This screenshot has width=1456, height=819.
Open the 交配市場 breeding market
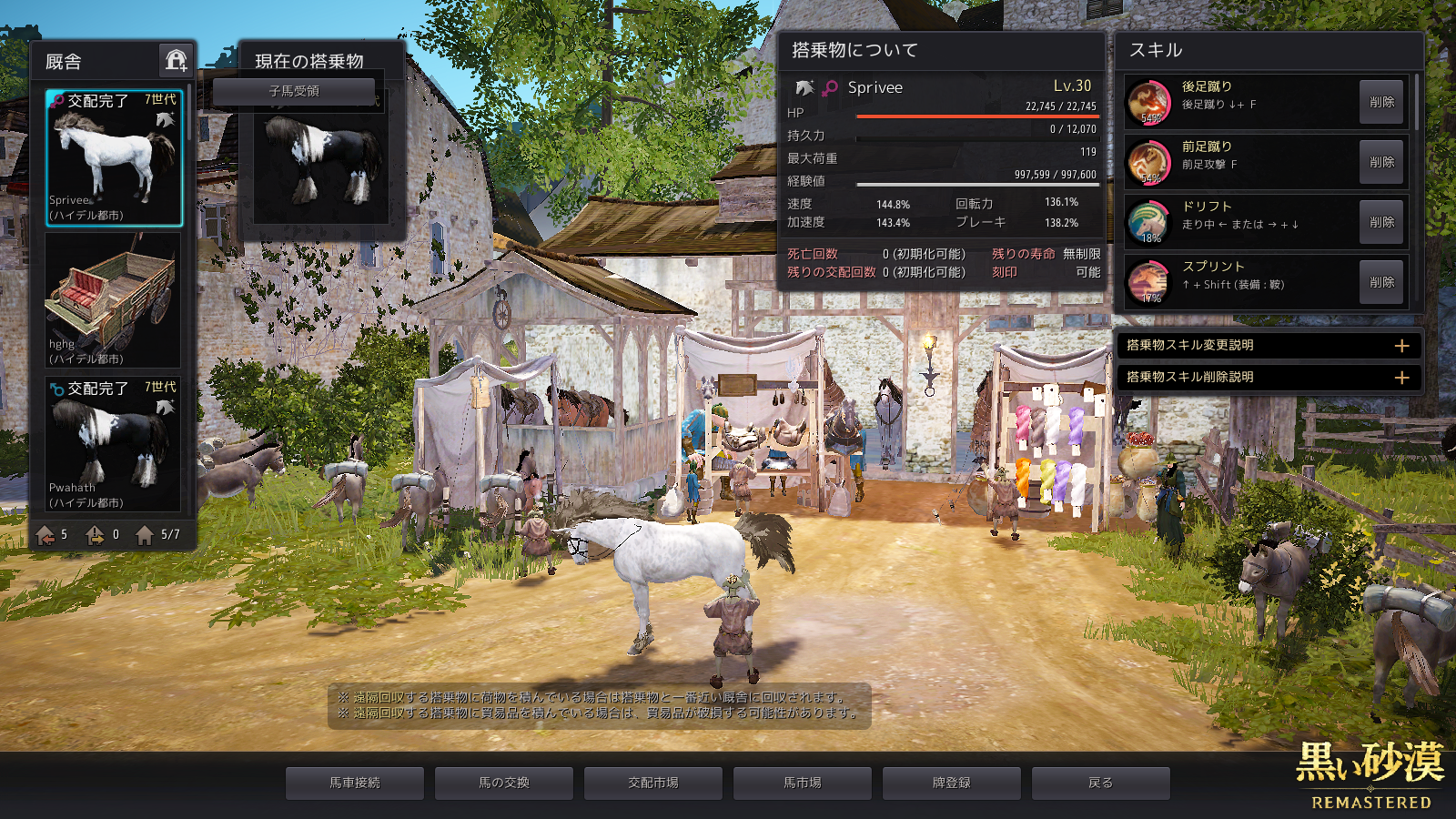pos(653,783)
